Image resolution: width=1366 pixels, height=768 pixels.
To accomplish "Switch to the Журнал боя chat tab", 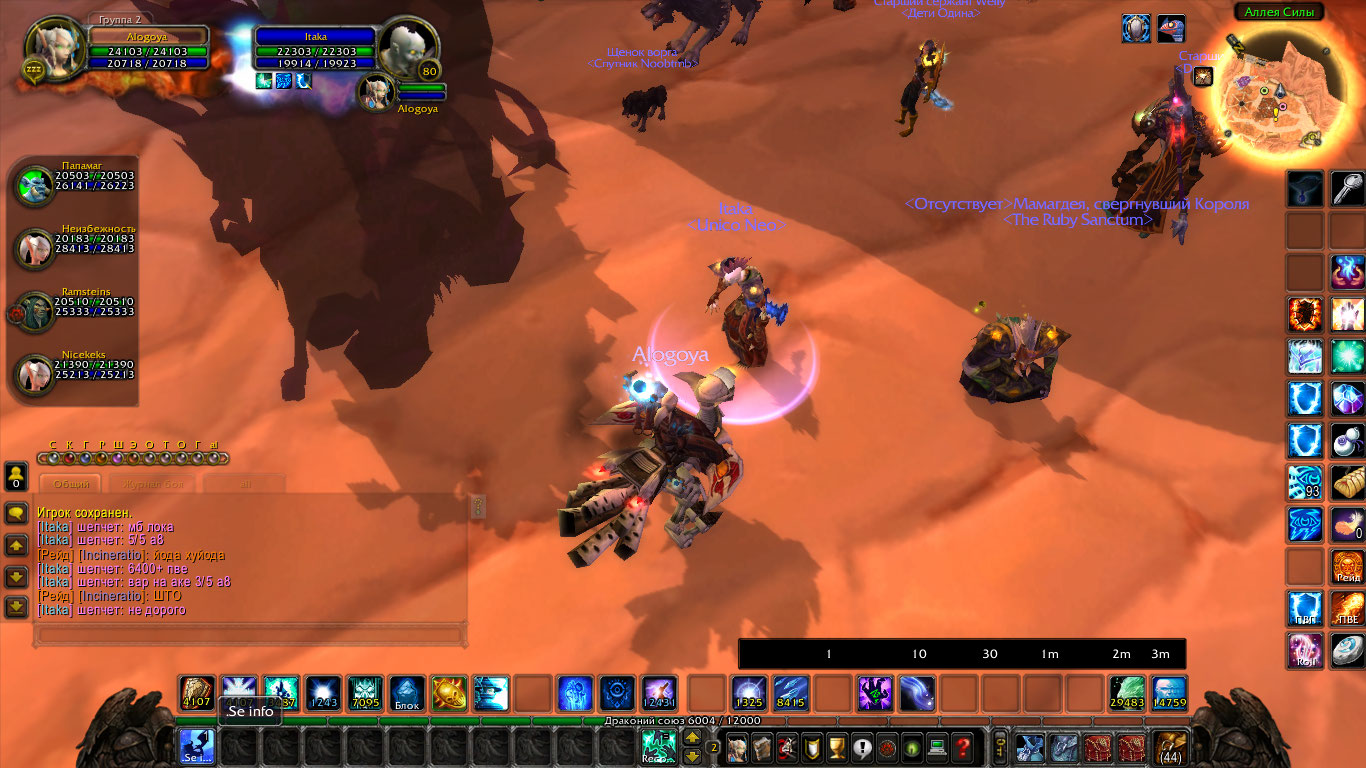I will click(x=152, y=484).
